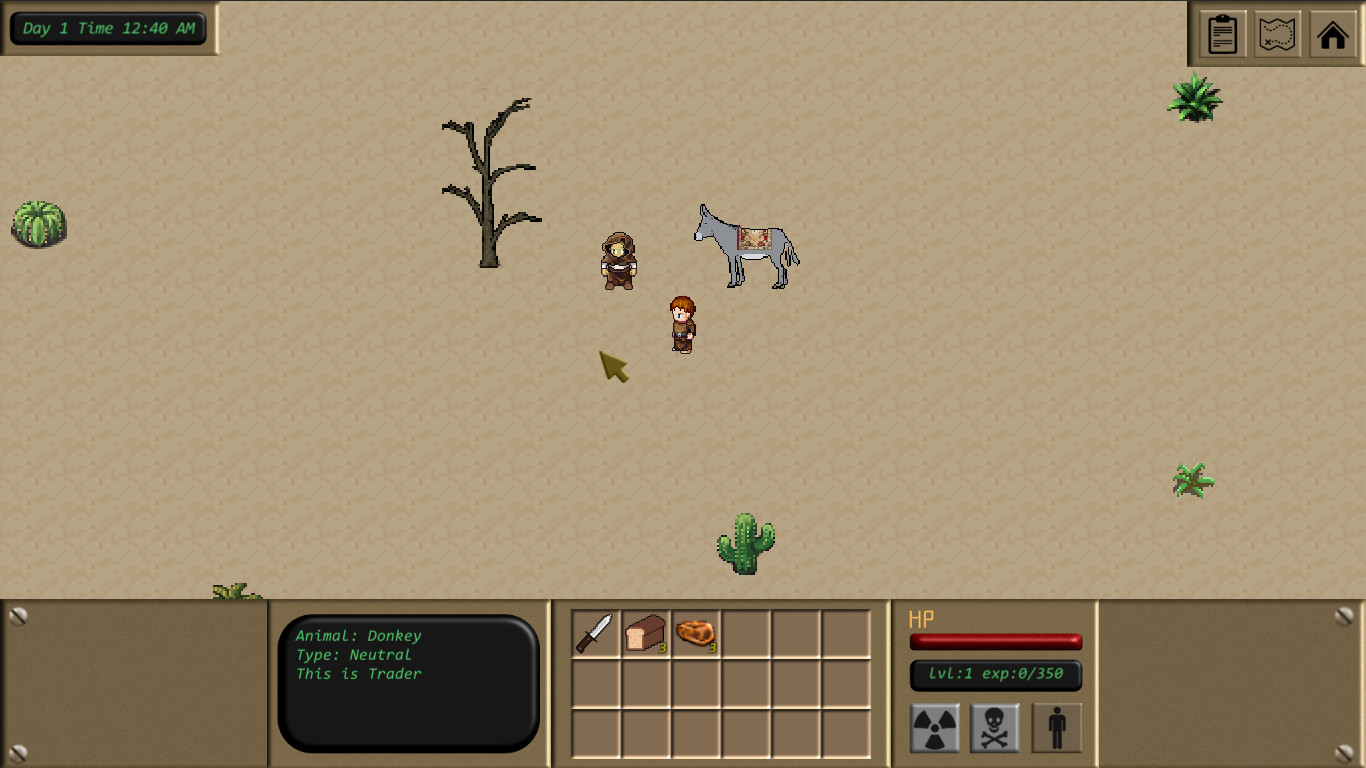Select the hooded trader NPC
Screen dimensions: 1366x768
620,262
